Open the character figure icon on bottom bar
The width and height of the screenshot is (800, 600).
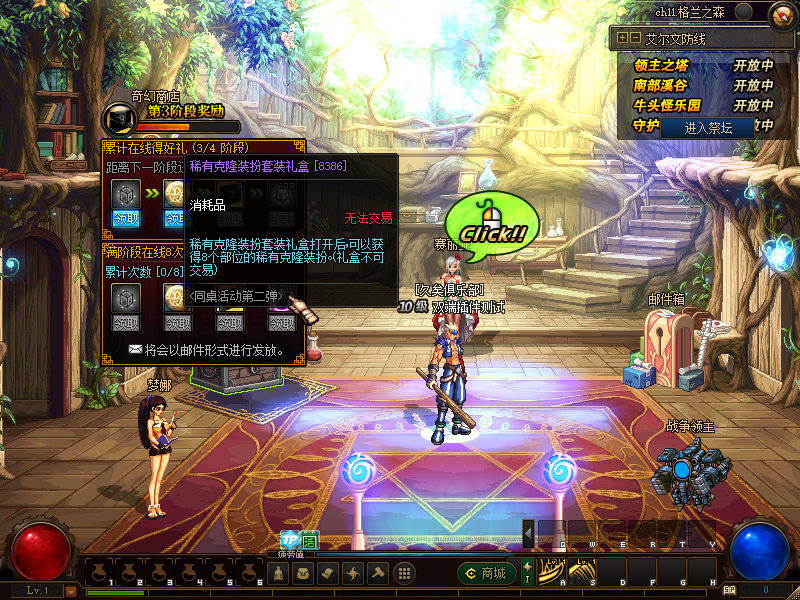tap(277, 574)
